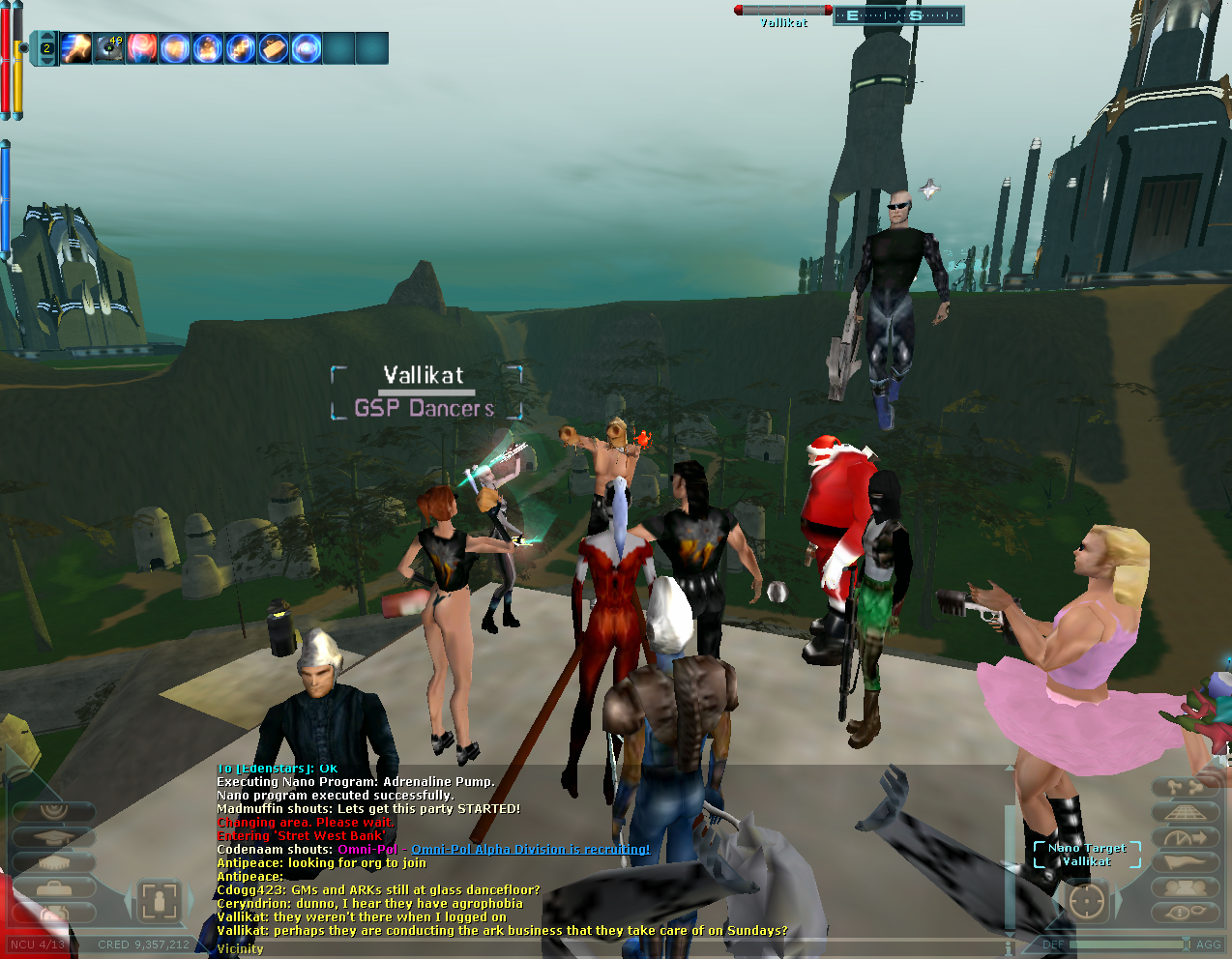Open the speech bubble alert button
Viewport: 1232px width, 959px height.
tap(1185, 913)
